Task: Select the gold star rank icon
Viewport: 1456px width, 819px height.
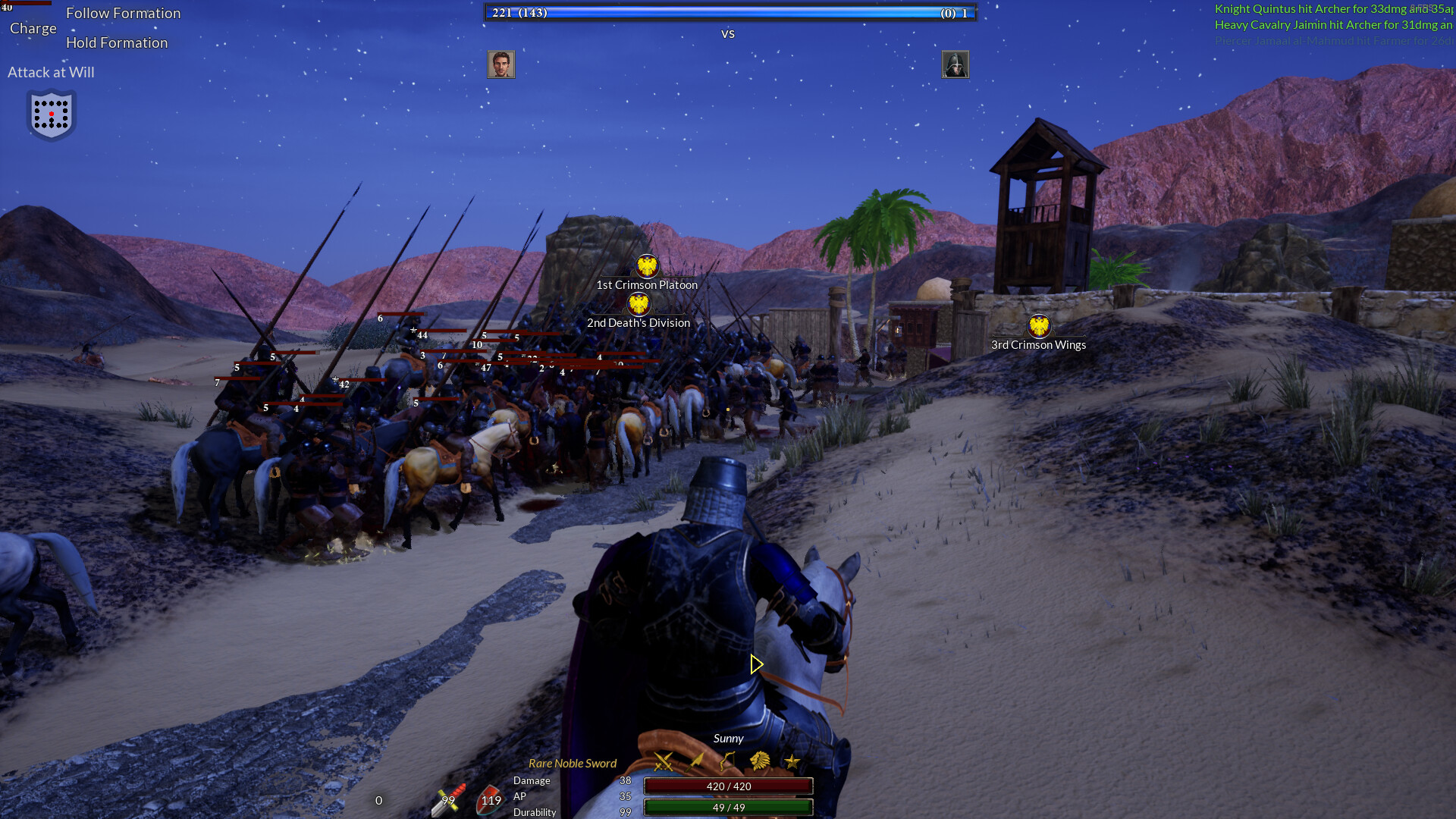Action: point(792,762)
